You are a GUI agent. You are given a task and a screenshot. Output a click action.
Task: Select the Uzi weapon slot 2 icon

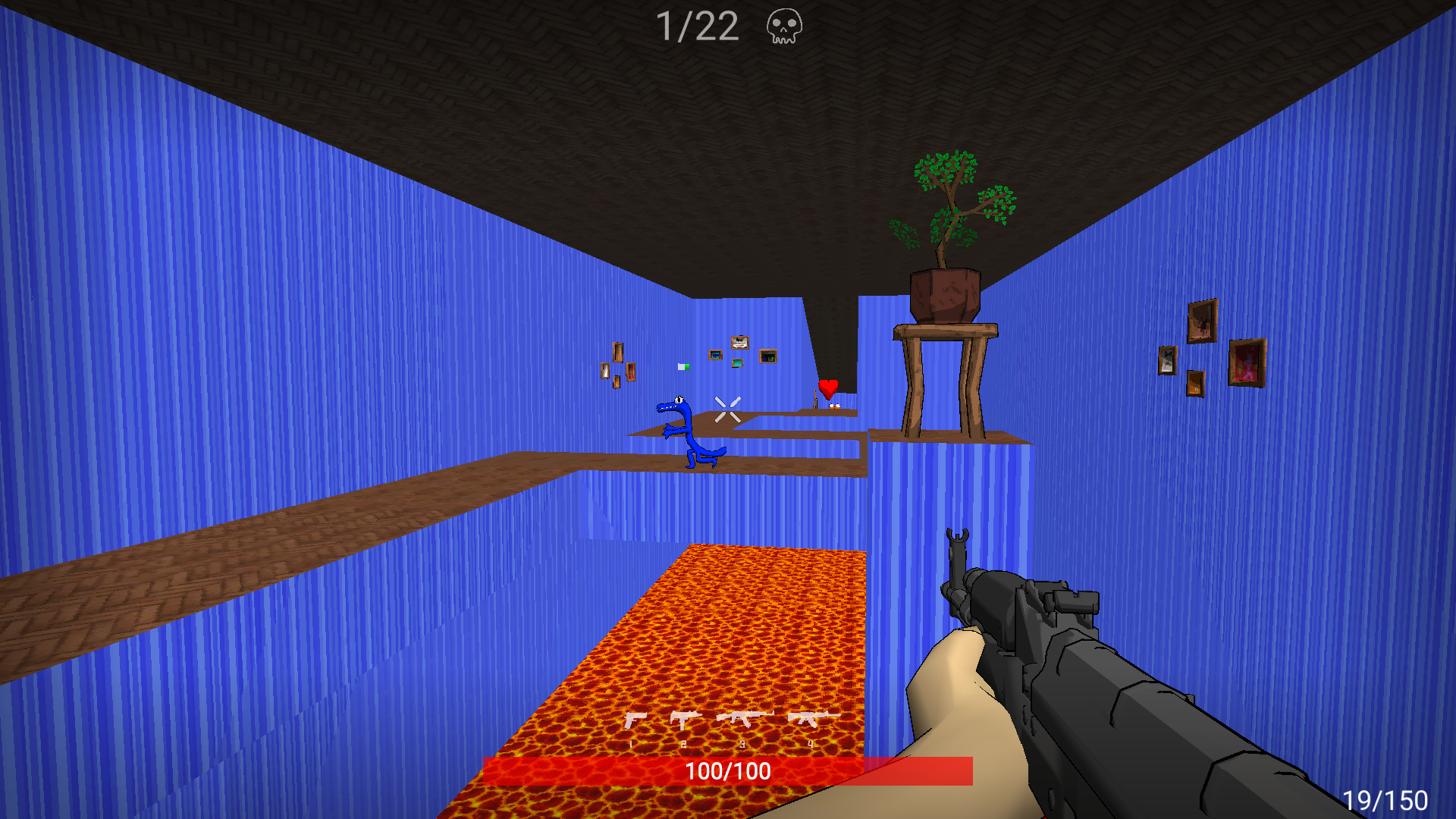pos(682,718)
